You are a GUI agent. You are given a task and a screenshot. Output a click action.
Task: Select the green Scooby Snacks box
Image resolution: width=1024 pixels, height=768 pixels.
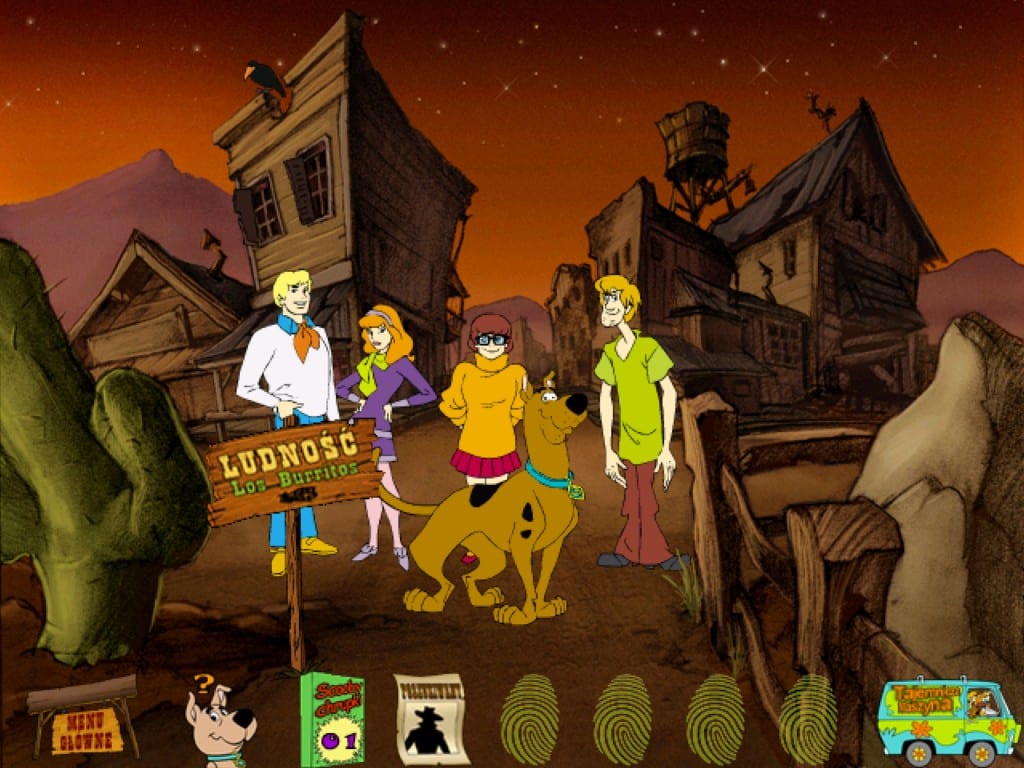[332, 720]
